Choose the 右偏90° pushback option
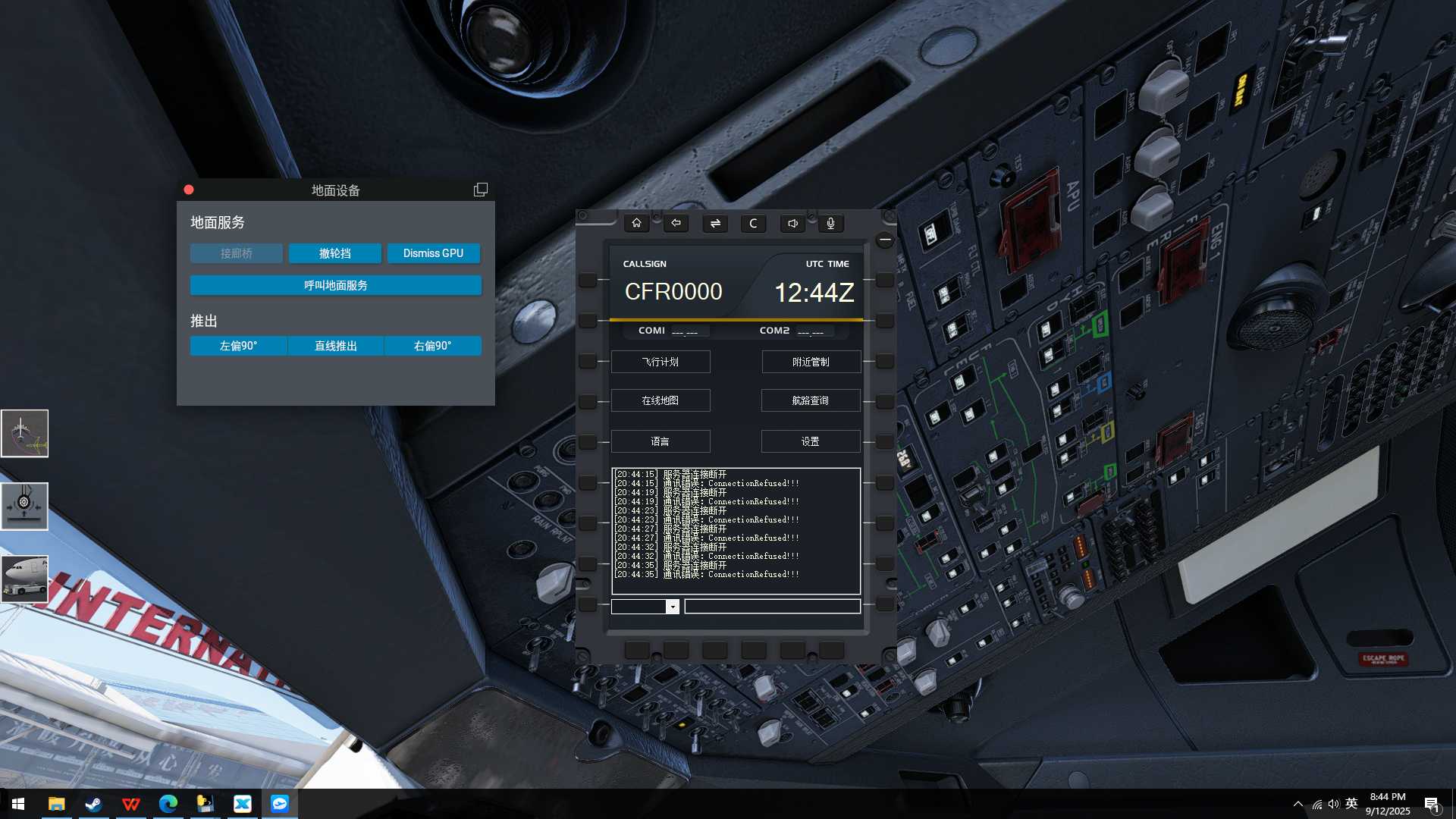1456x819 pixels. pyautogui.click(x=432, y=346)
